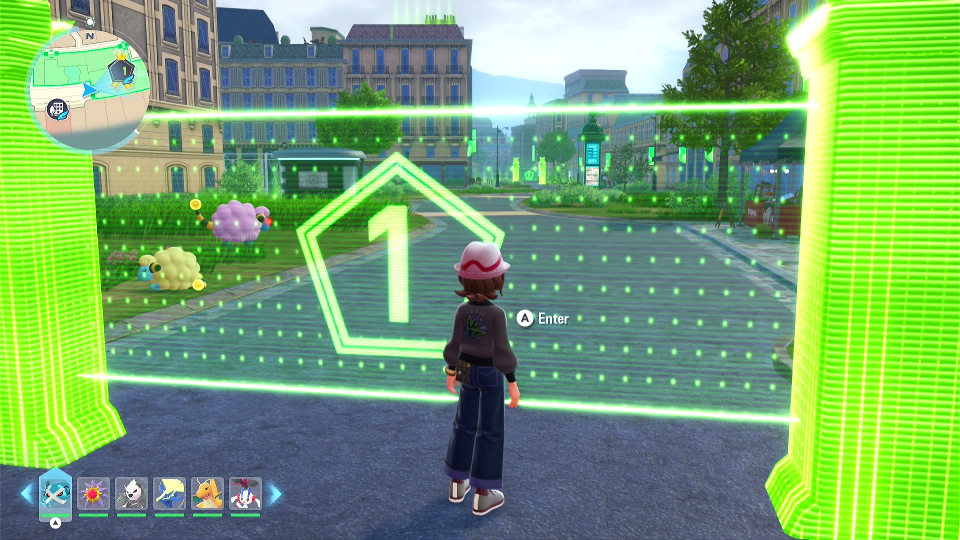Select the Metang party slot
The height and width of the screenshot is (540, 960).
(x=55, y=493)
